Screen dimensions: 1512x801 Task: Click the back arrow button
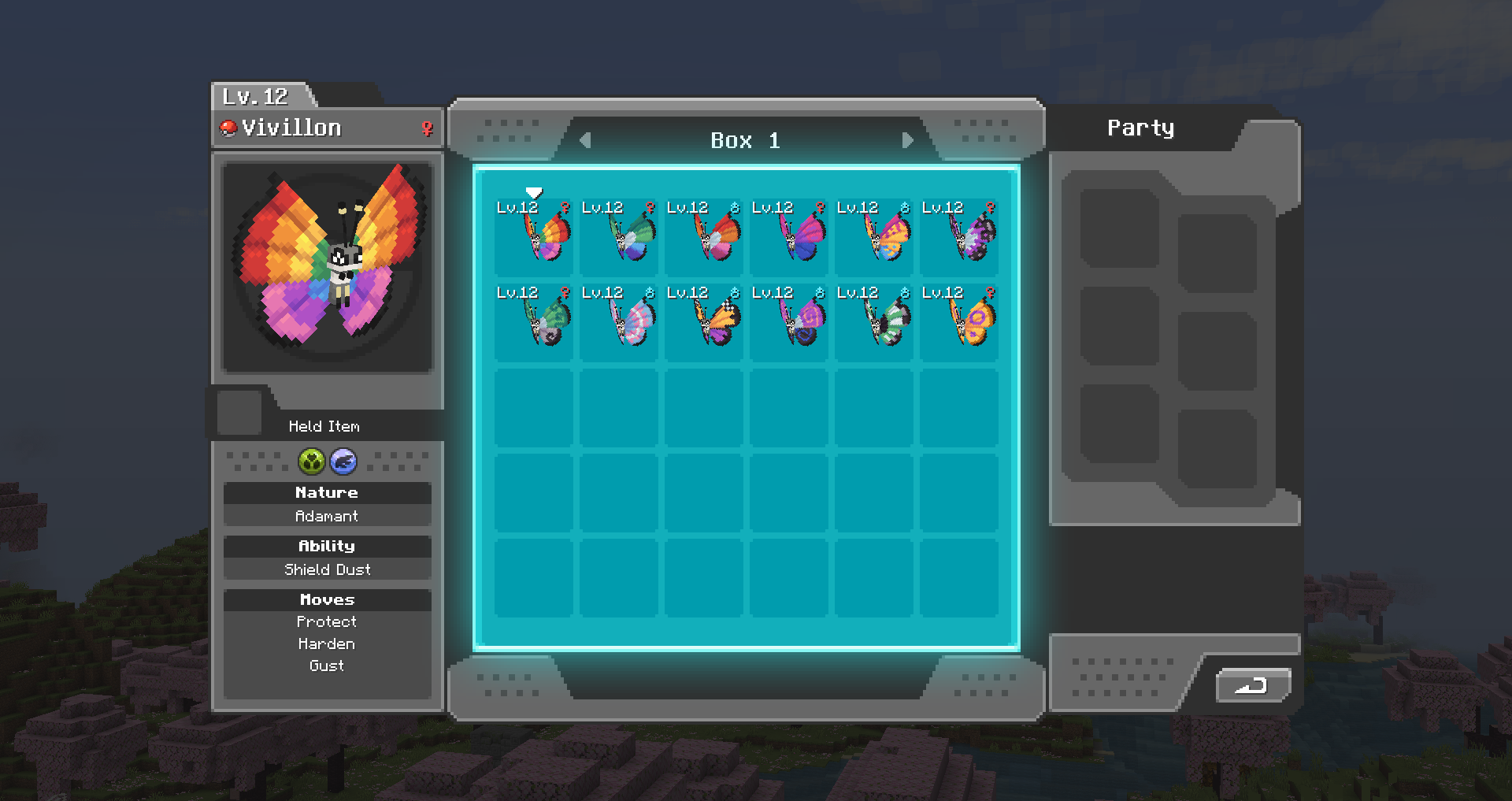point(1252,685)
